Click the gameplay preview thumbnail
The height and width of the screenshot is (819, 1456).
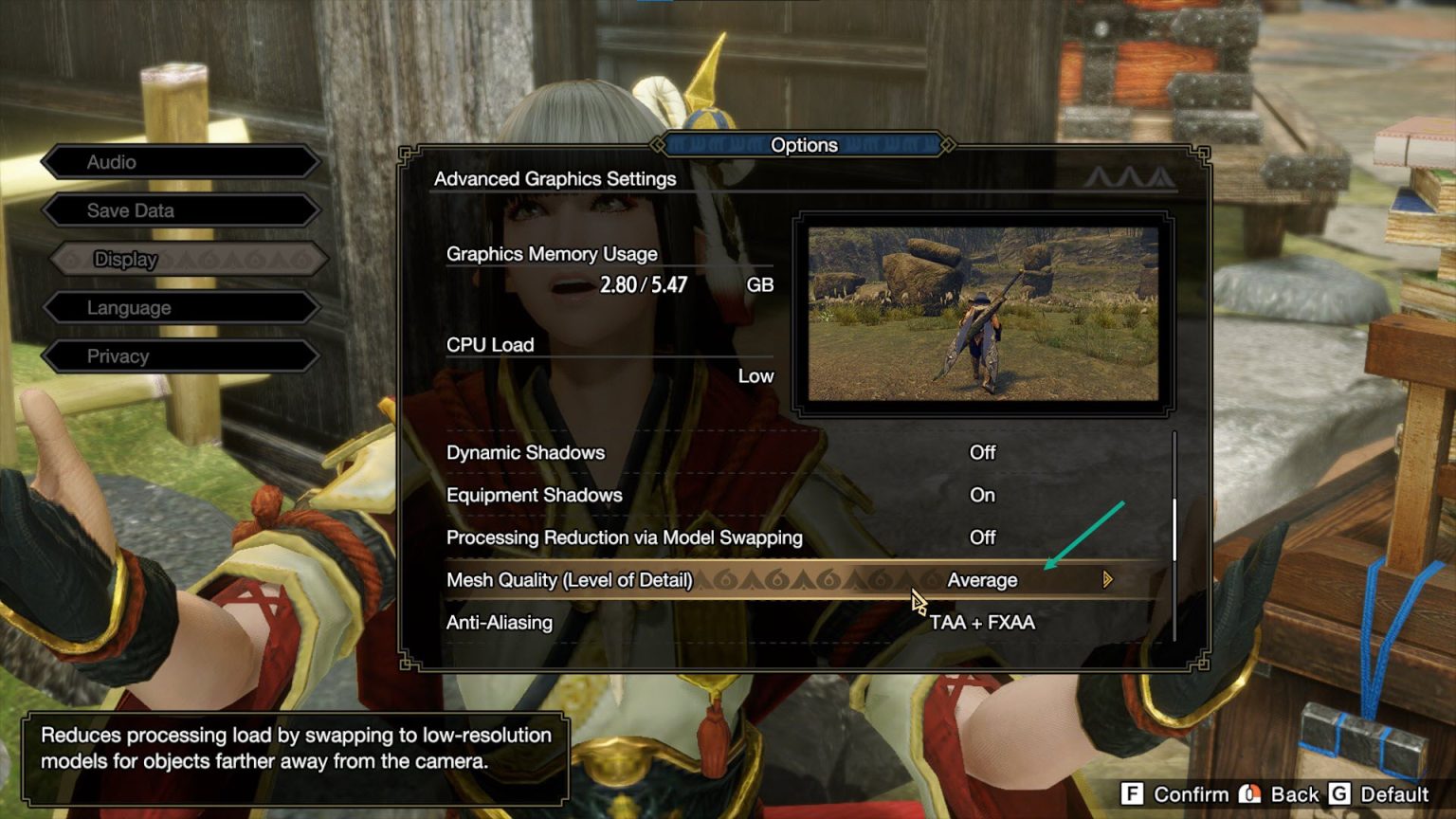[x=981, y=313]
